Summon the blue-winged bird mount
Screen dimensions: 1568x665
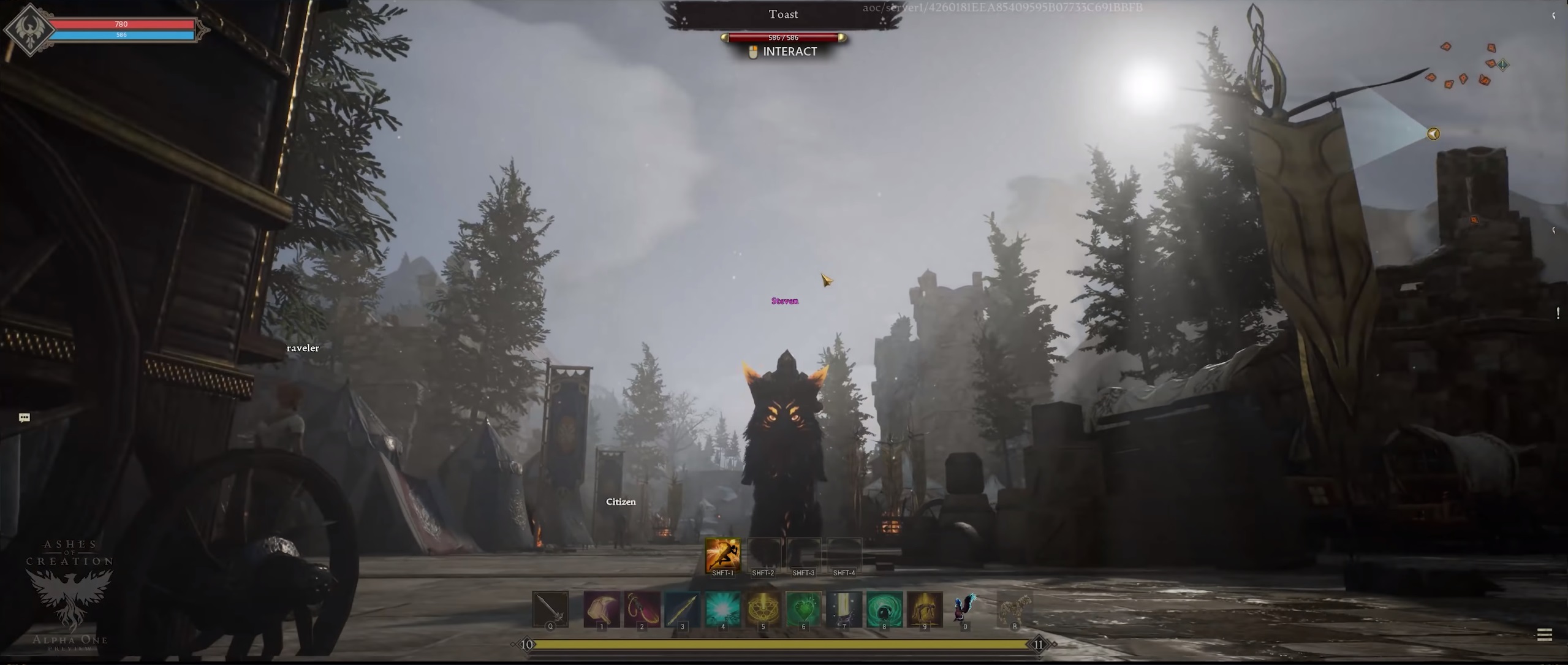(964, 608)
